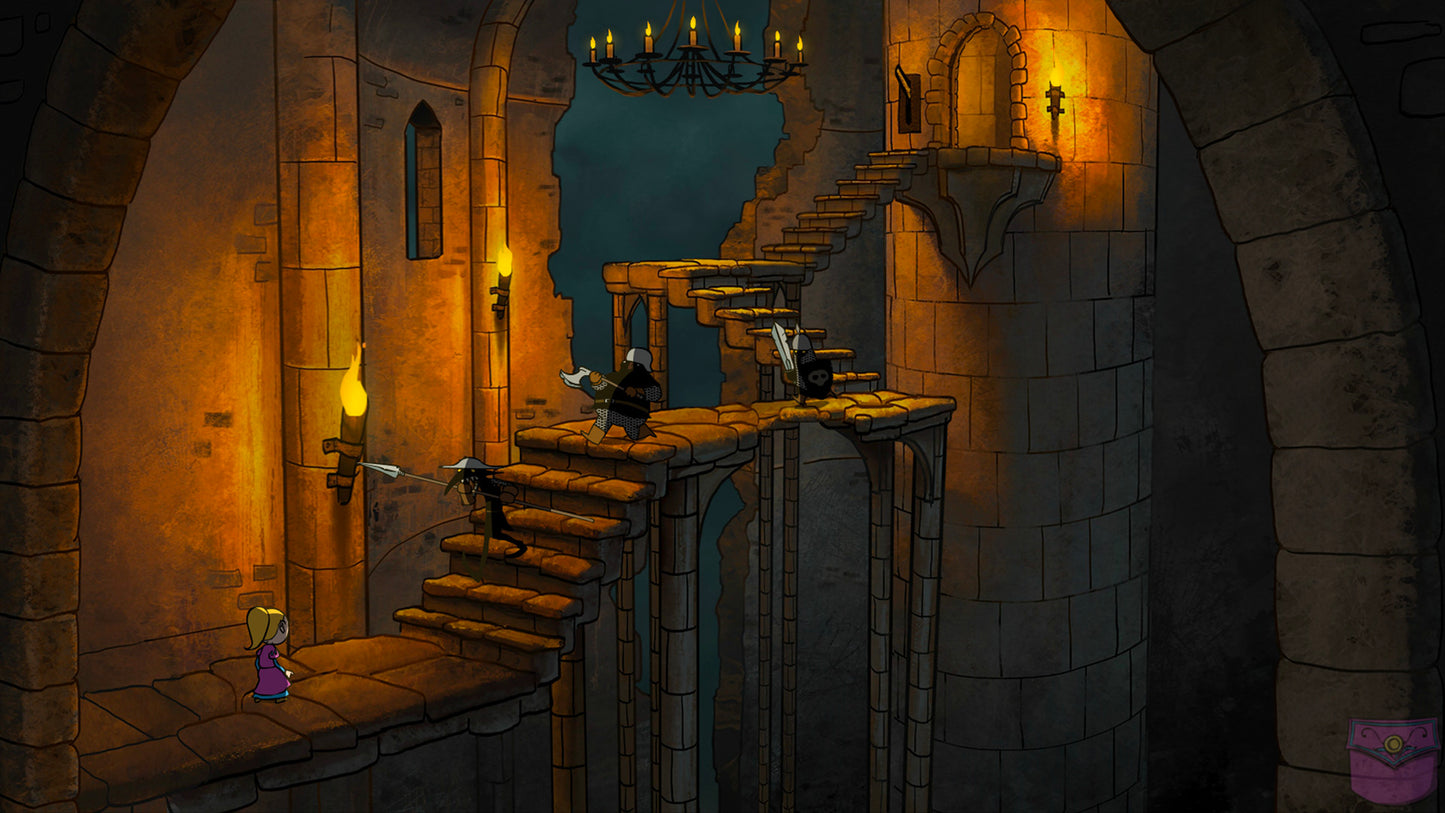Open the pink pocket inventory
1445x813 pixels.
click(x=1392, y=759)
